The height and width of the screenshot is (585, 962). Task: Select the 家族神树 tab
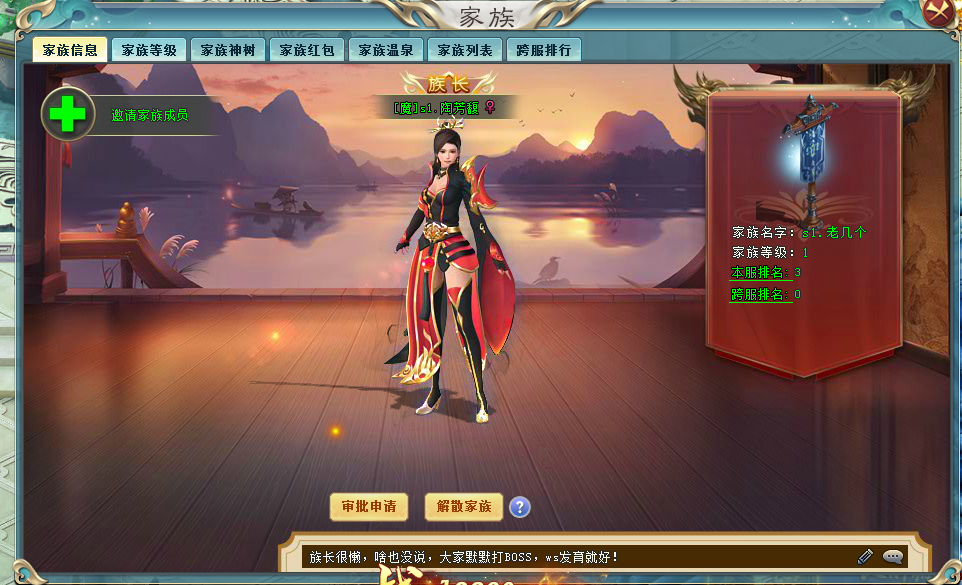tap(228, 50)
